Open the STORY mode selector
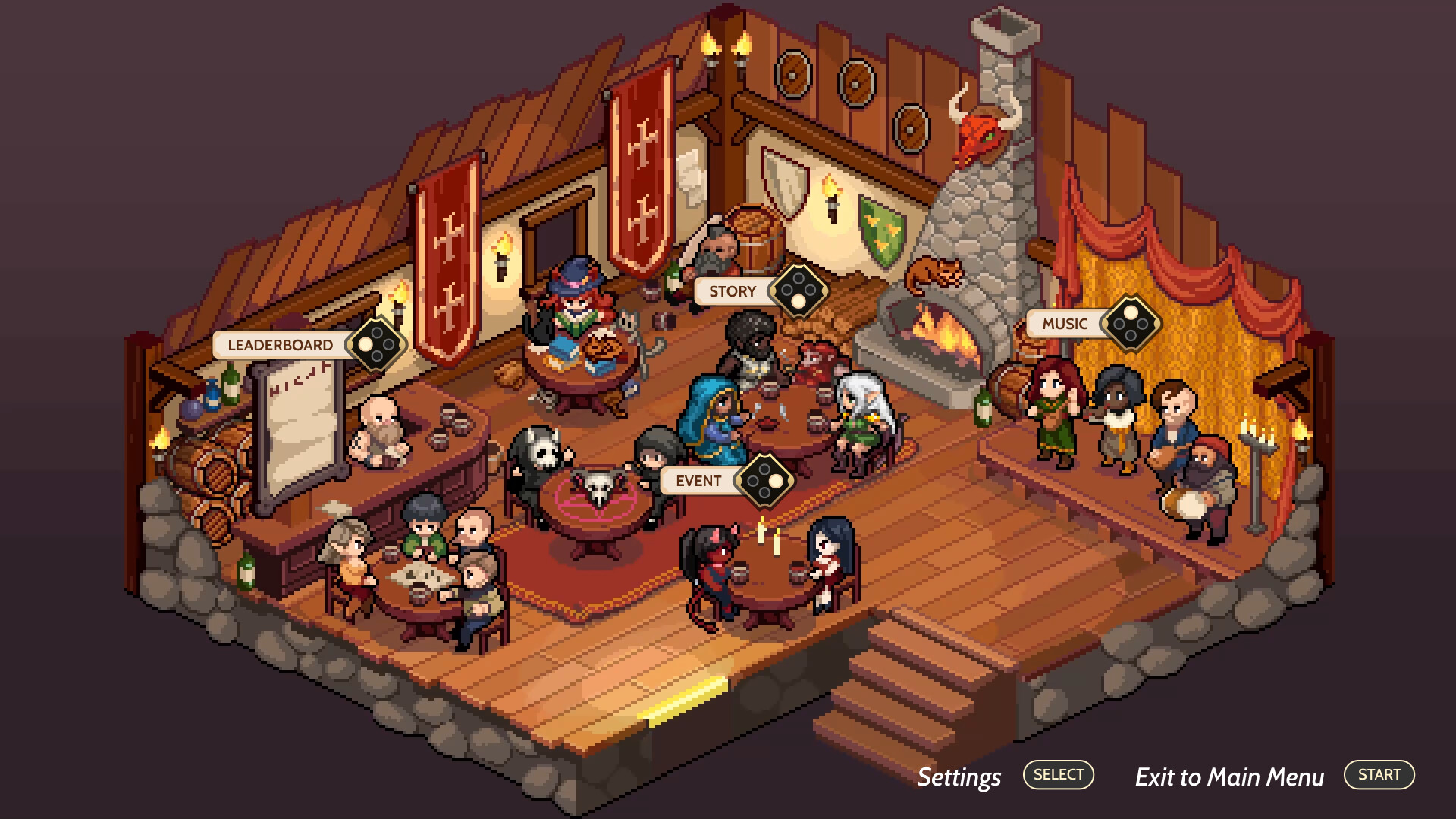 click(797, 290)
